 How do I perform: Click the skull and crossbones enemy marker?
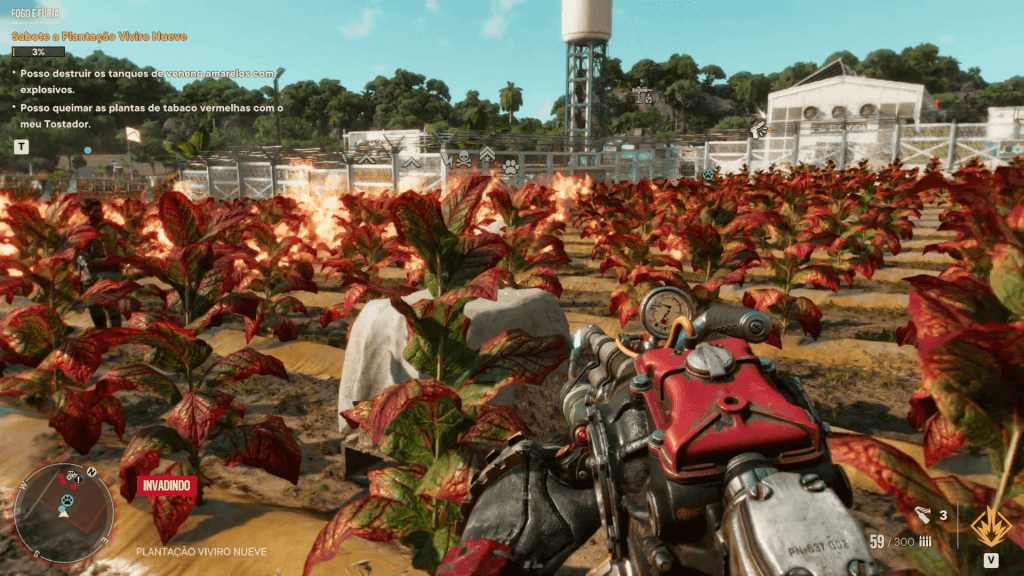[463, 159]
